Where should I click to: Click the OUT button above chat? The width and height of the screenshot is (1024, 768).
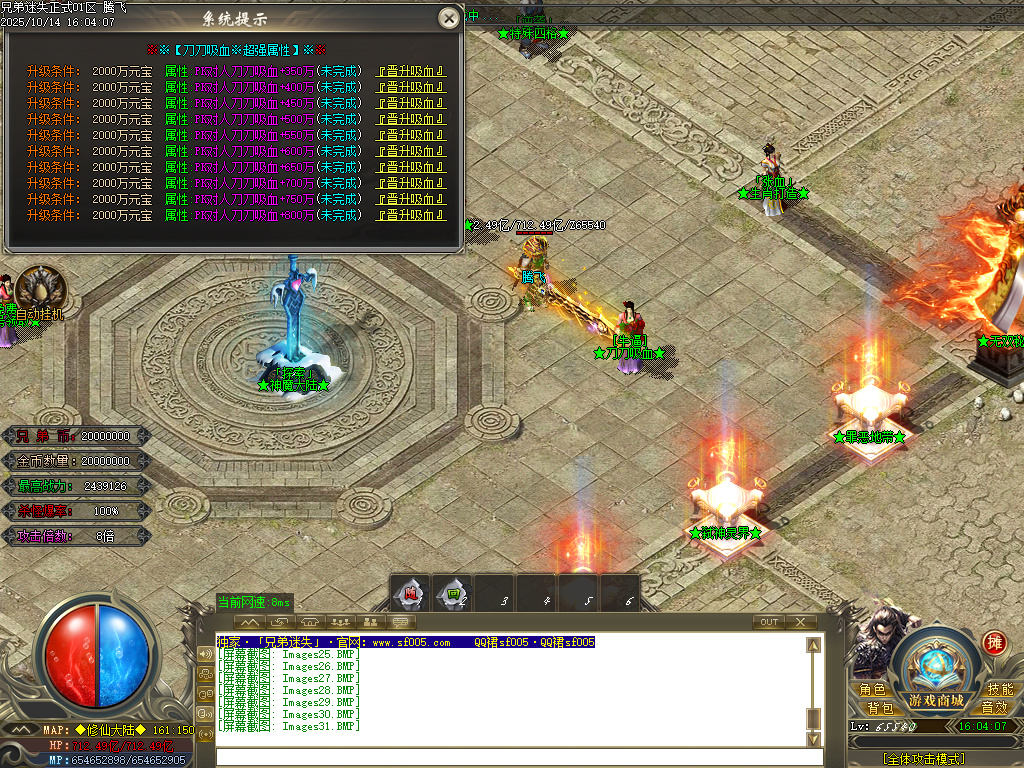point(768,622)
